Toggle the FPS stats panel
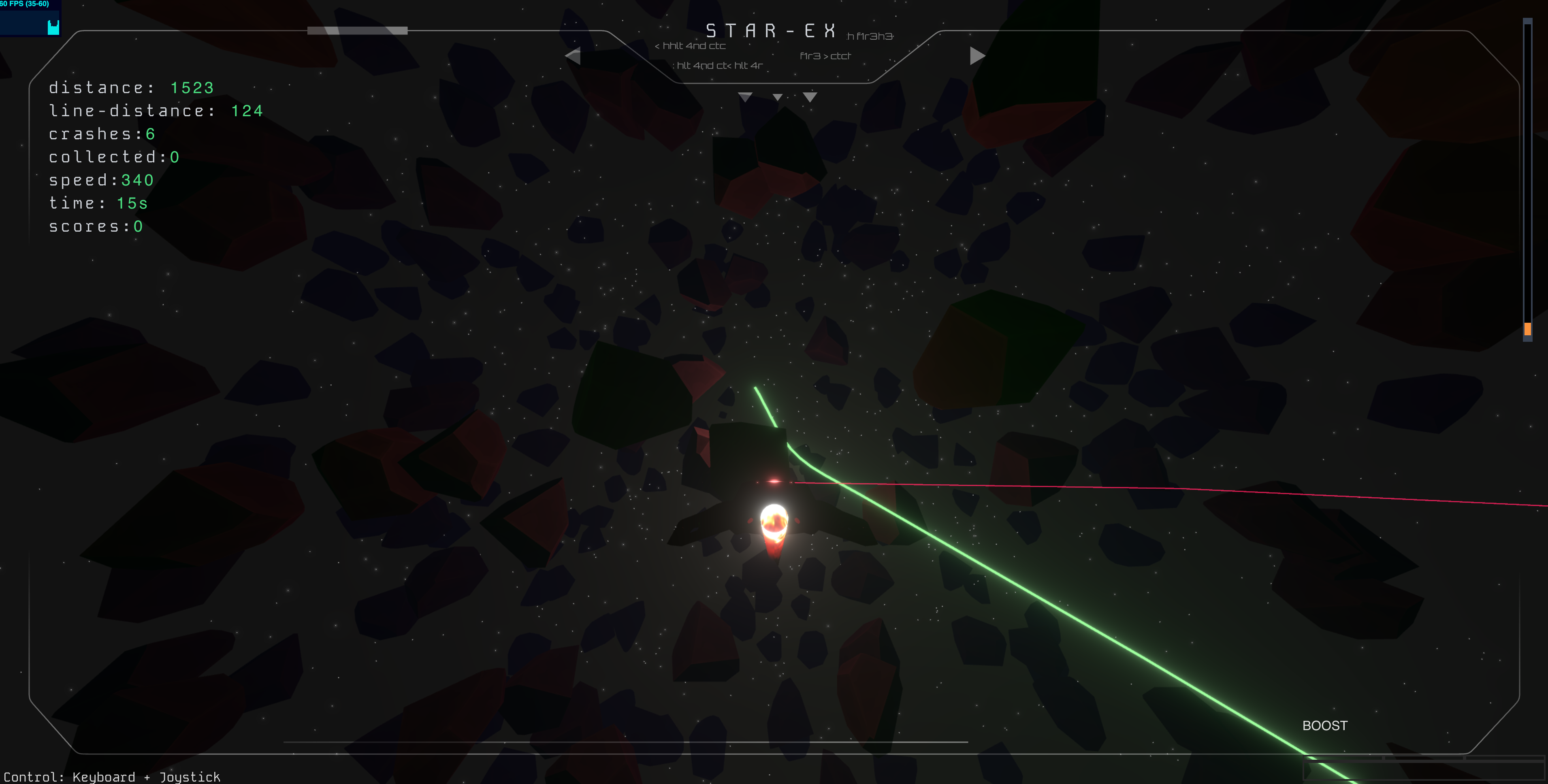The image size is (1548, 784). [30, 17]
